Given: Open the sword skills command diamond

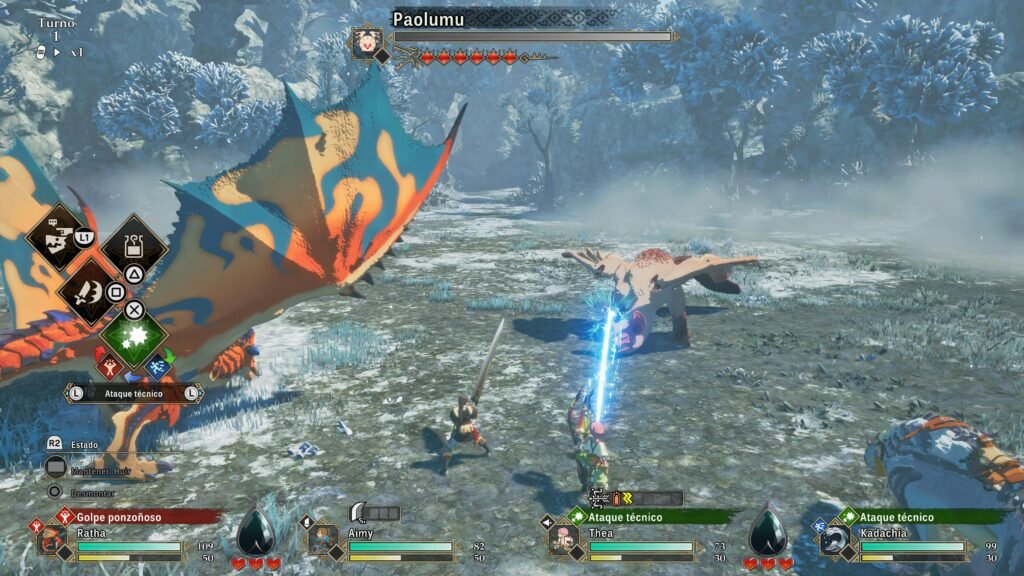Looking at the screenshot, I should coord(90,289).
